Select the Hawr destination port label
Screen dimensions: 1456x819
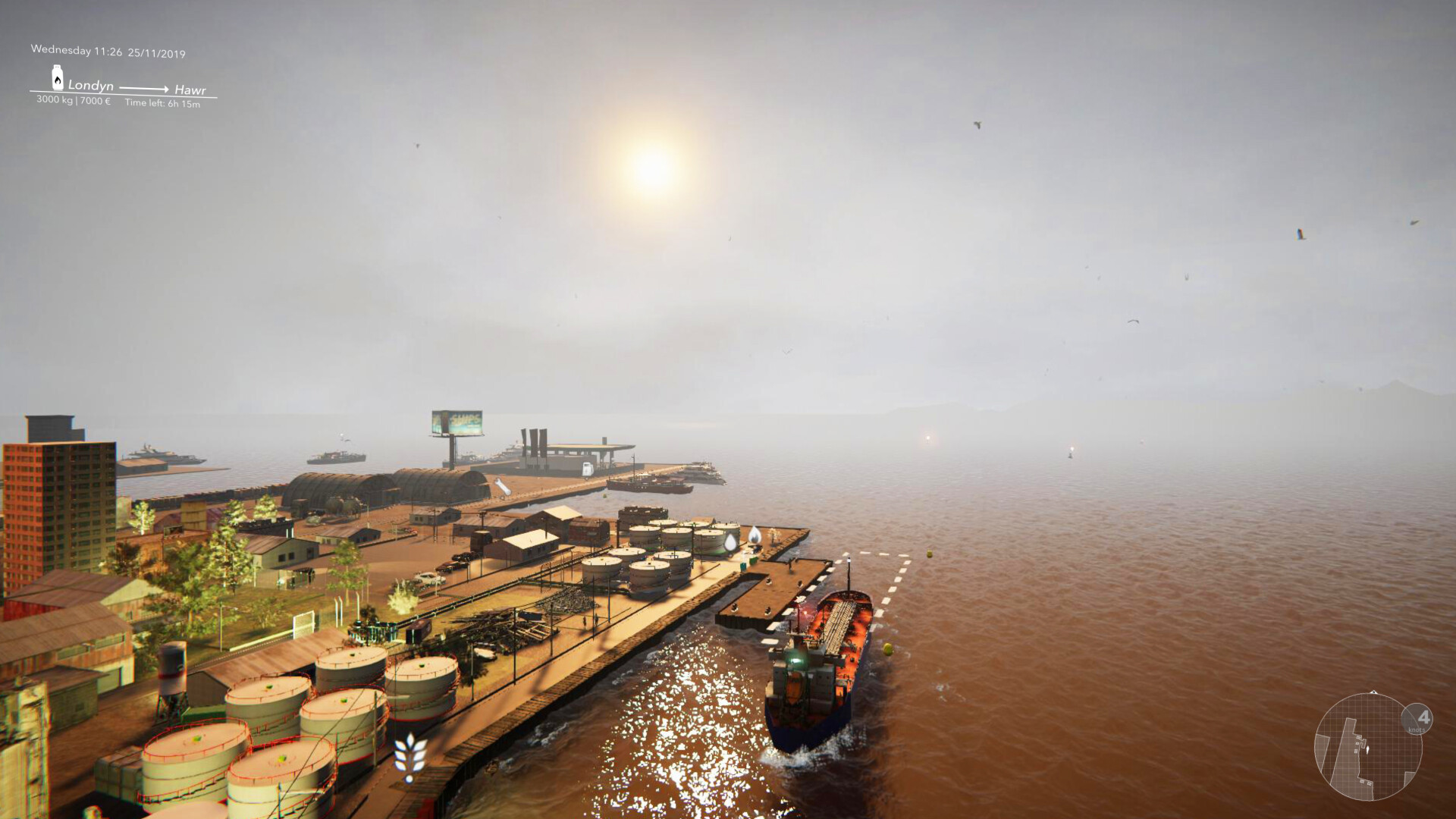[x=191, y=91]
